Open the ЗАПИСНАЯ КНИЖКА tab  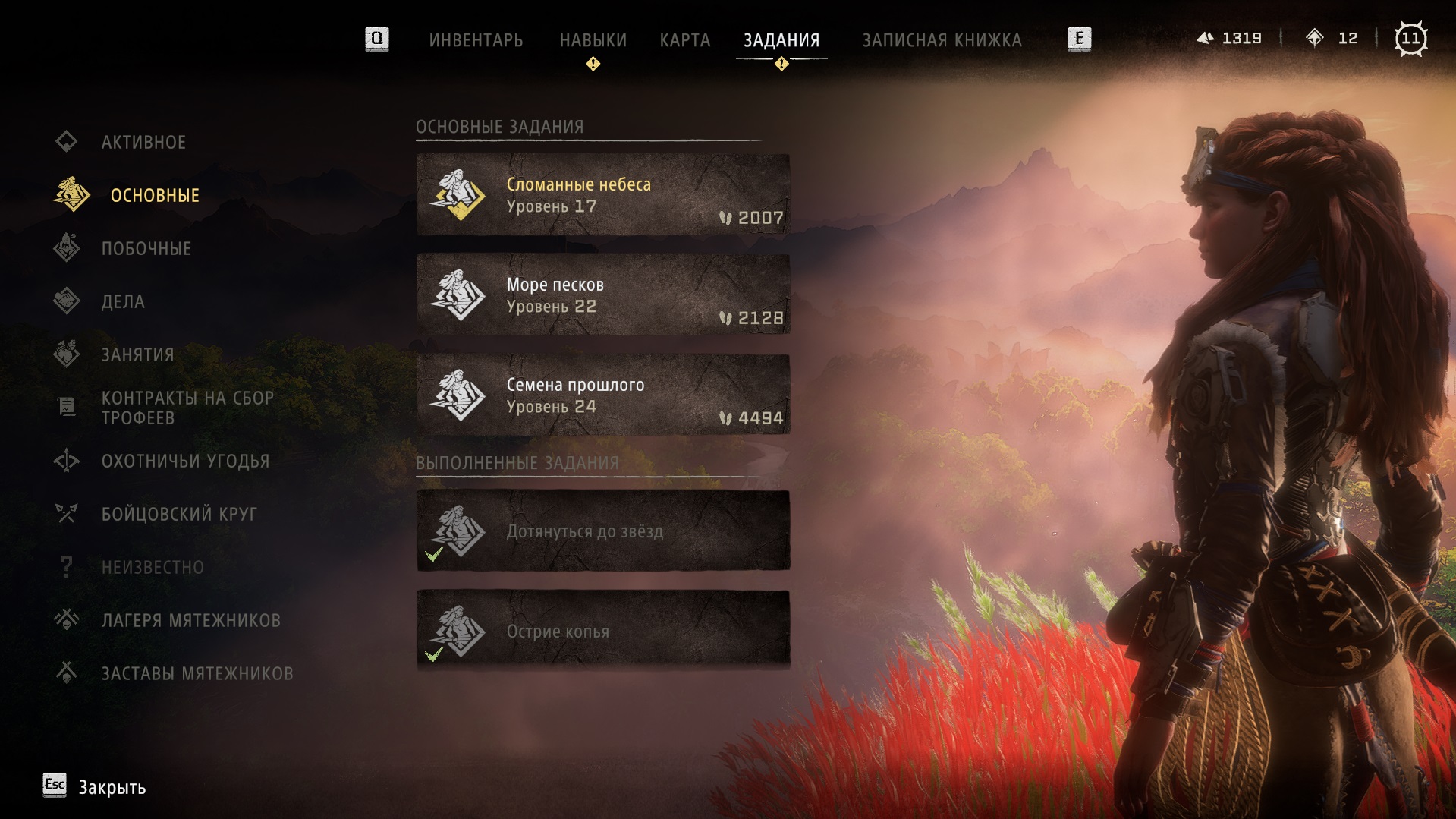[942, 39]
